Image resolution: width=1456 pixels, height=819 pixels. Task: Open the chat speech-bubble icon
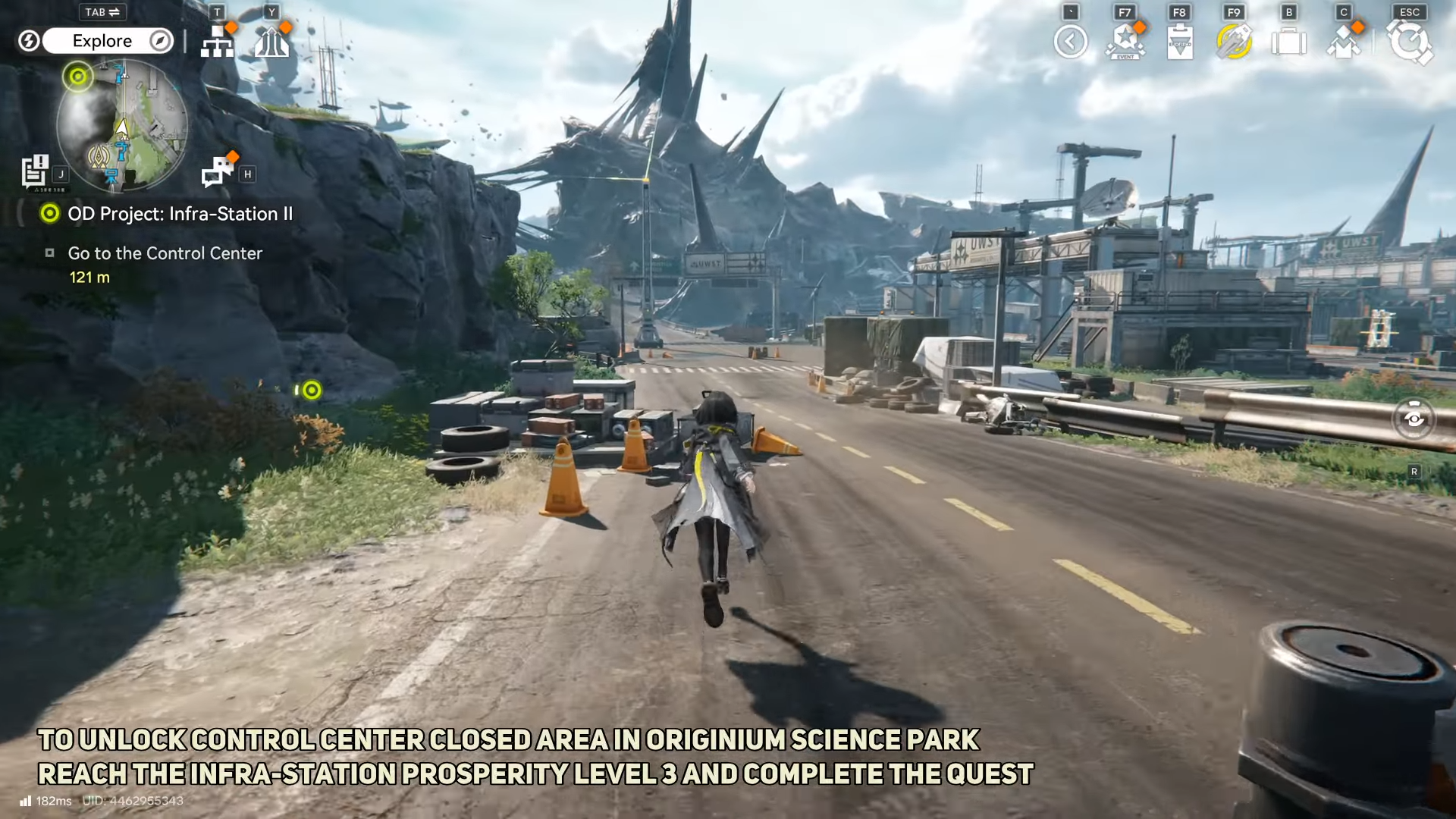(218, 171)
